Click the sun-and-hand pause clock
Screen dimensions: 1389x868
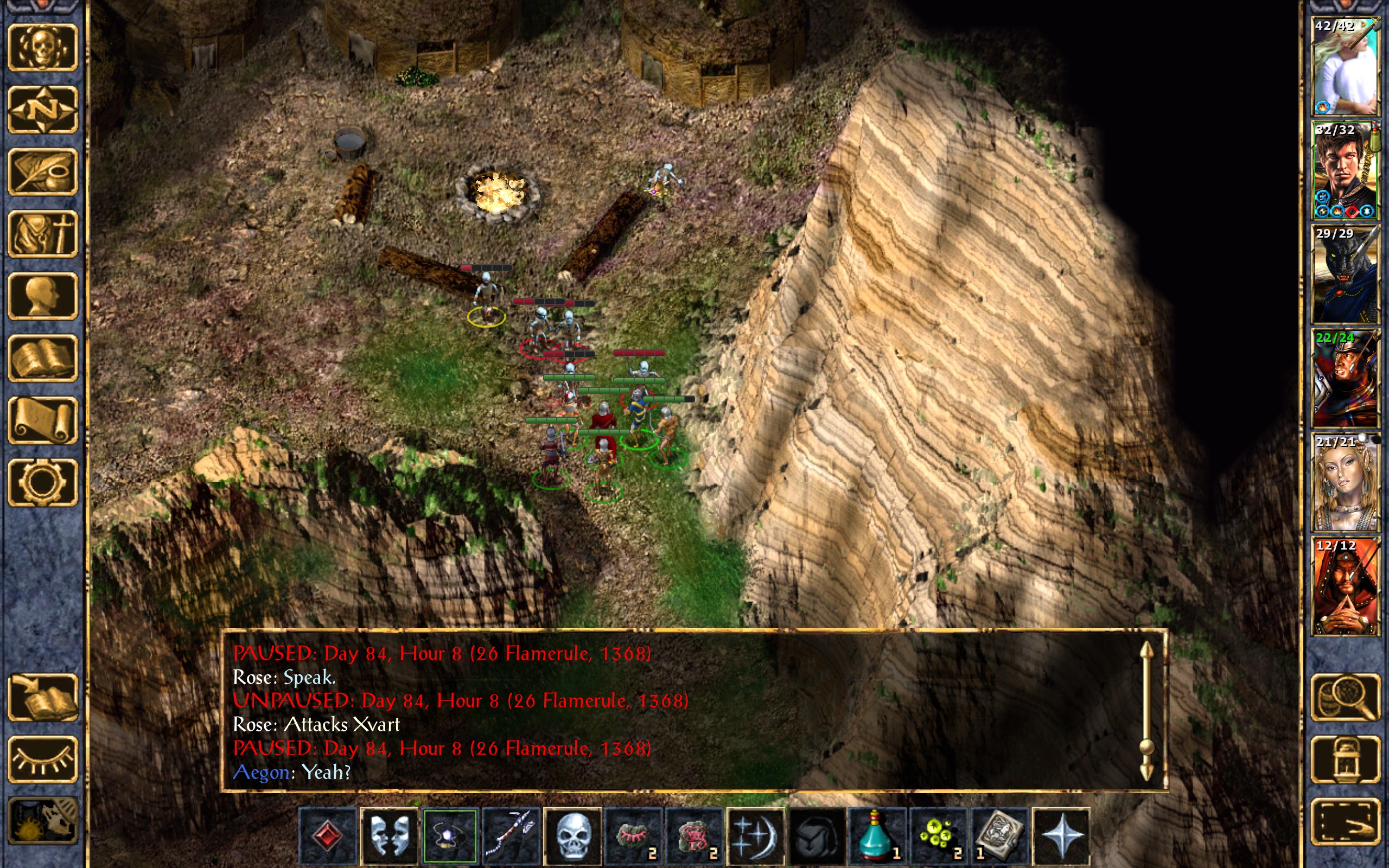coord(42,821)
